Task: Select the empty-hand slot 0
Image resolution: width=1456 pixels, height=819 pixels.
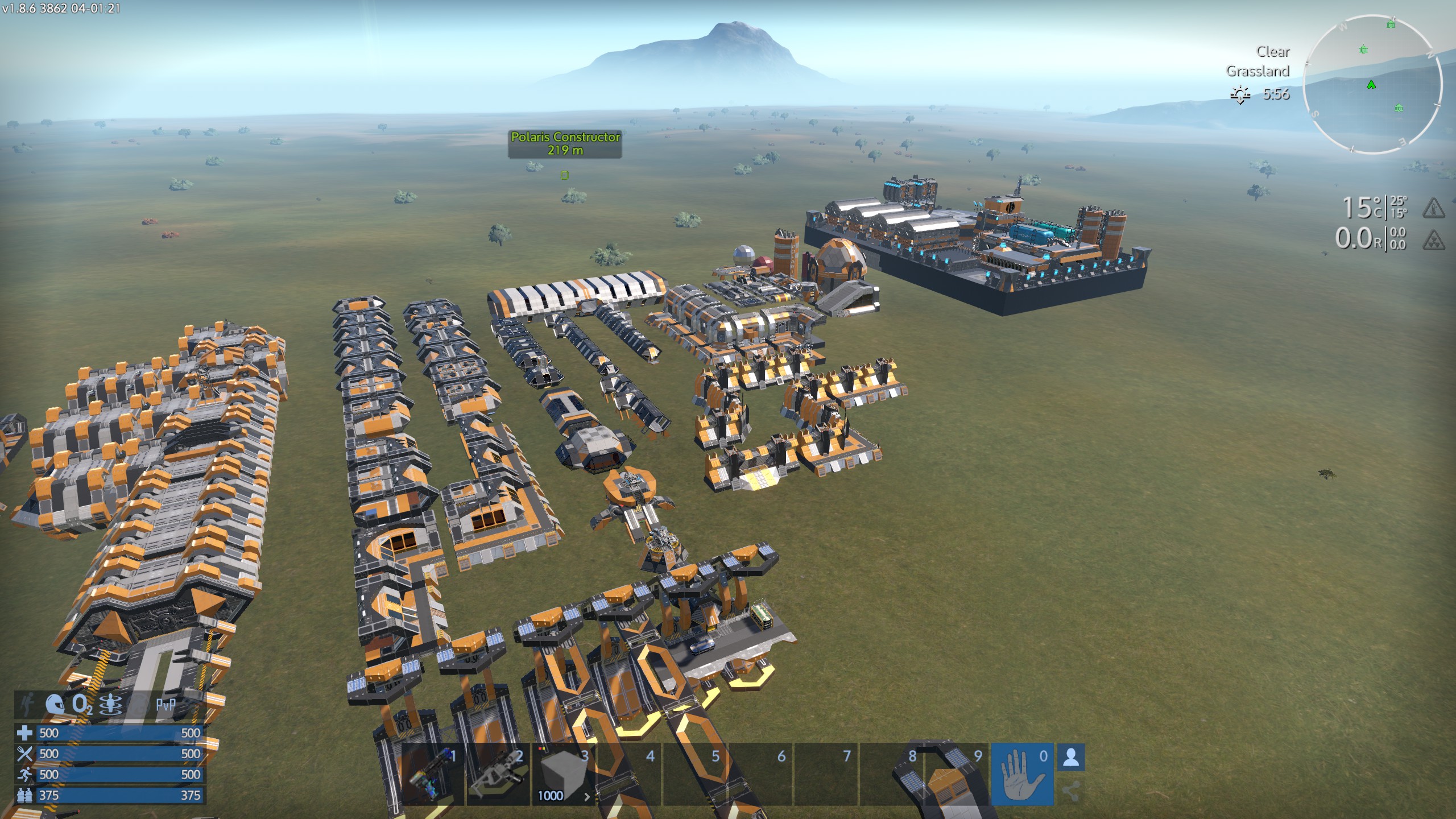Action: pyautogui.click(x=1022, y=773)
